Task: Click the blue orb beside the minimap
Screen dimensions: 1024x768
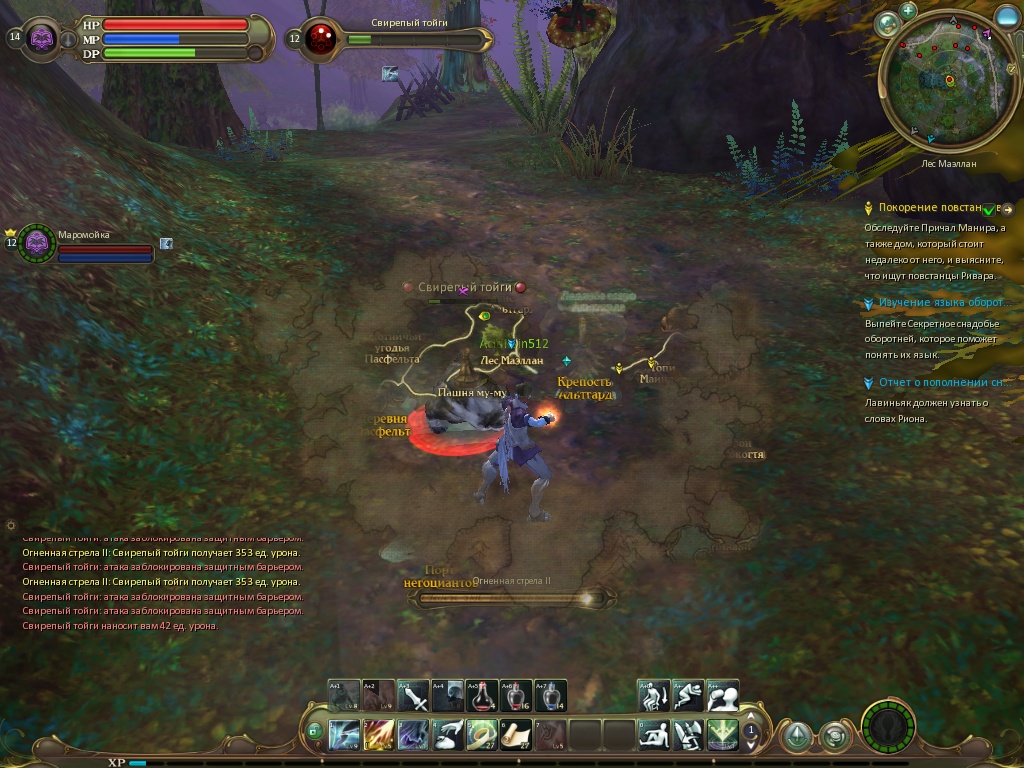Action: click(1007, 17)
